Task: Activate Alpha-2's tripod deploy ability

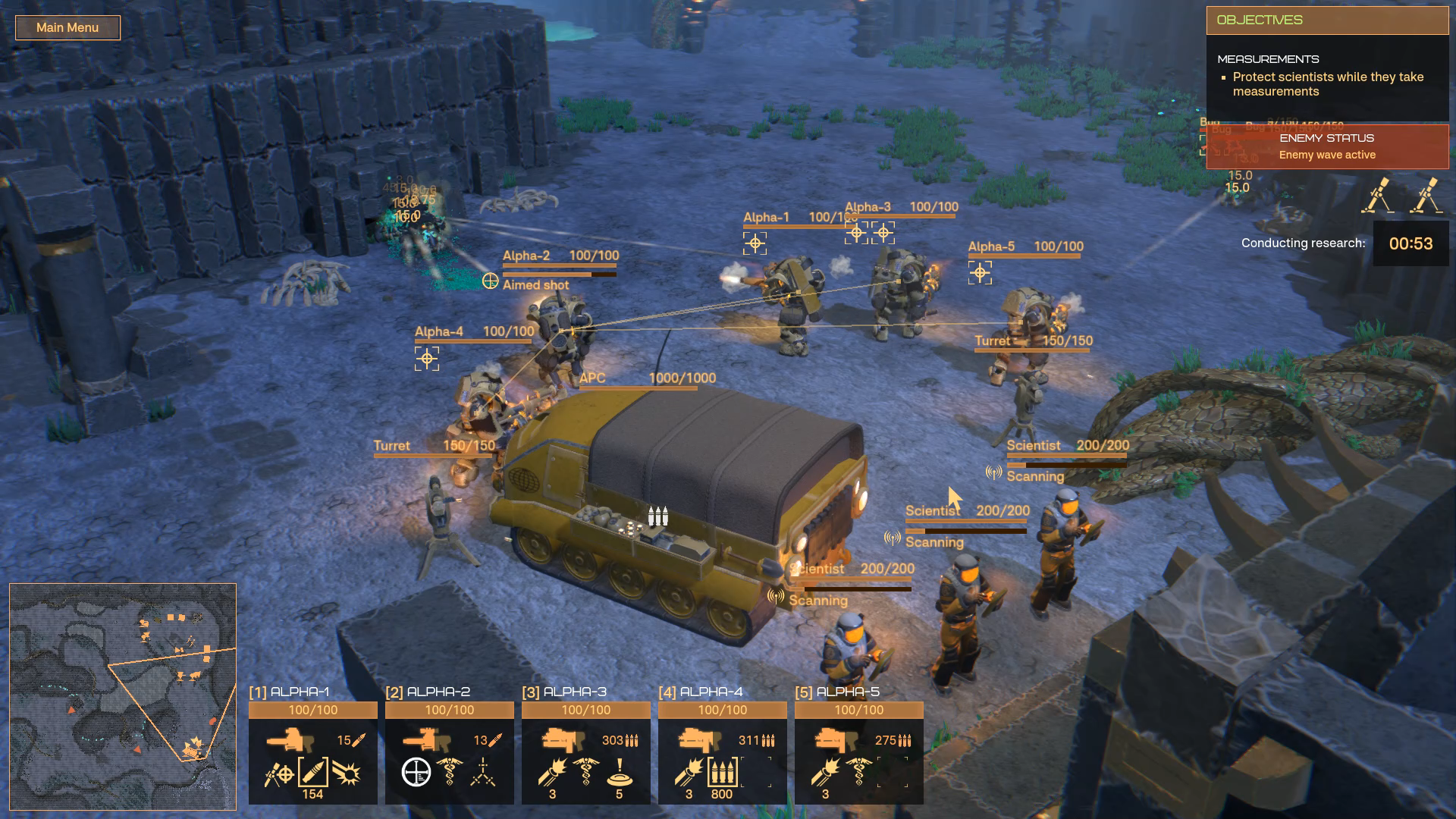Action: point(483,773)
